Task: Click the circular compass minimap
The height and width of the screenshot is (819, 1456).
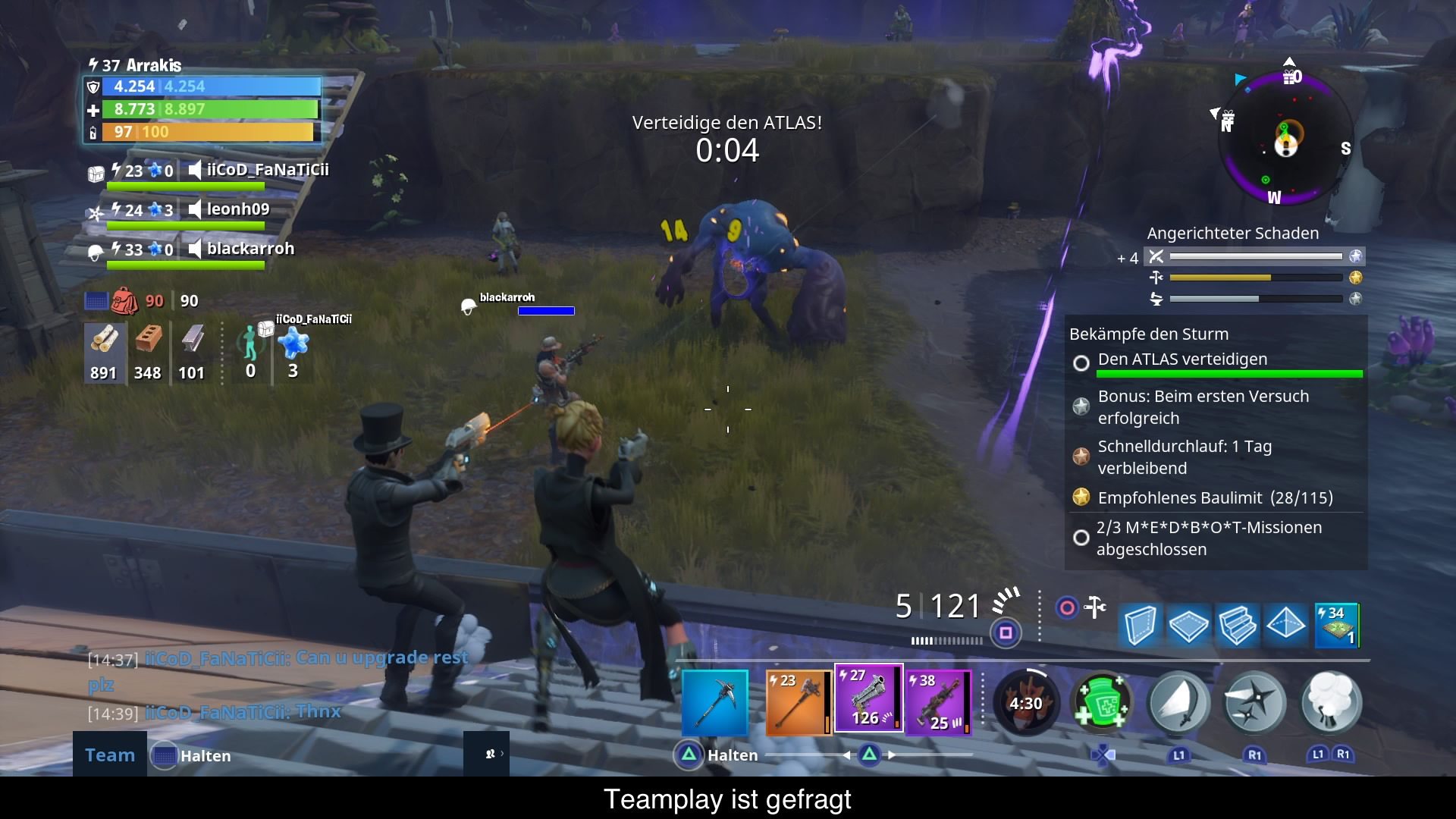Action: click(1286, 138)
